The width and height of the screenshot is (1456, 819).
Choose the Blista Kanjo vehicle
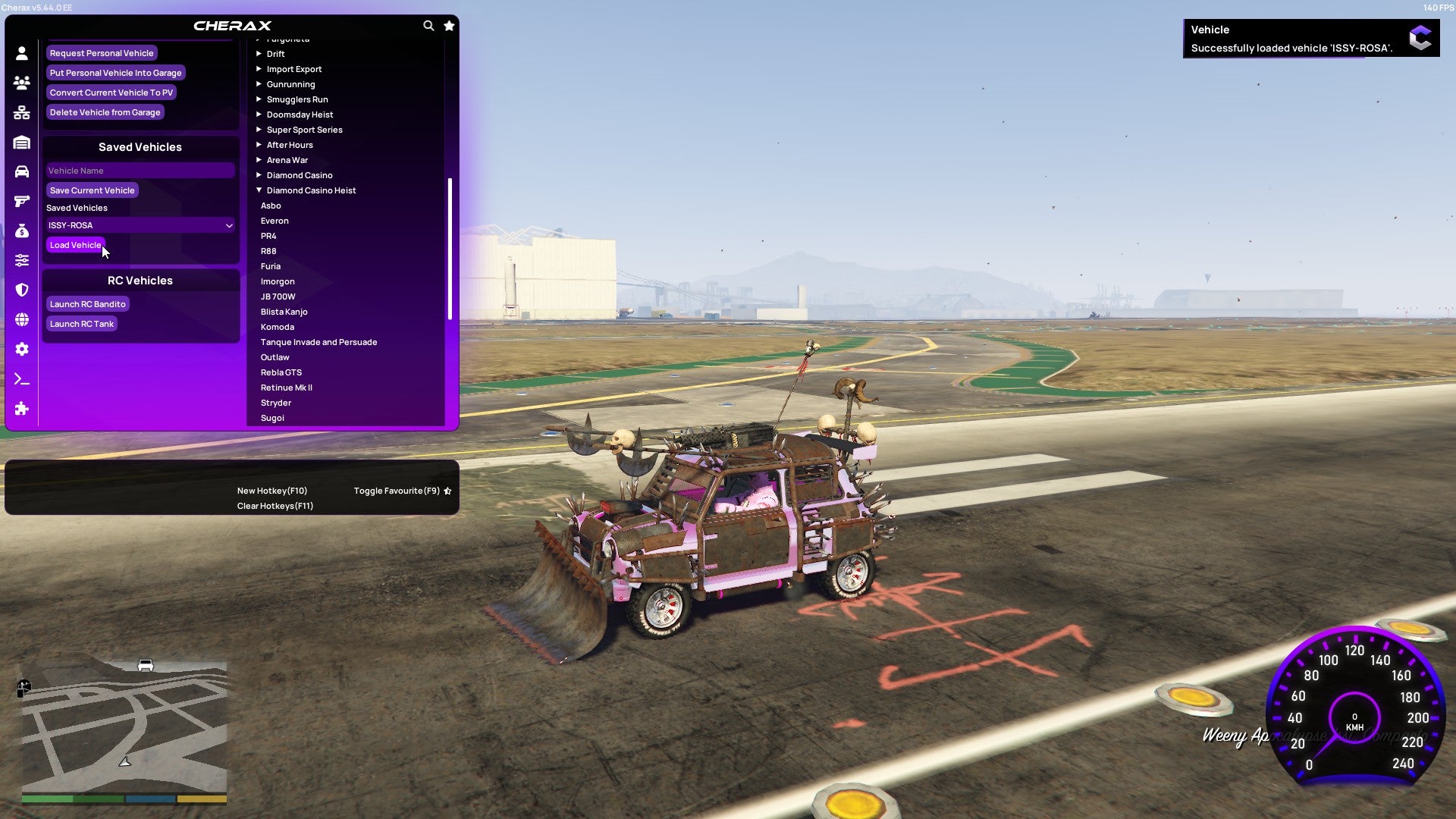(284, 312)
